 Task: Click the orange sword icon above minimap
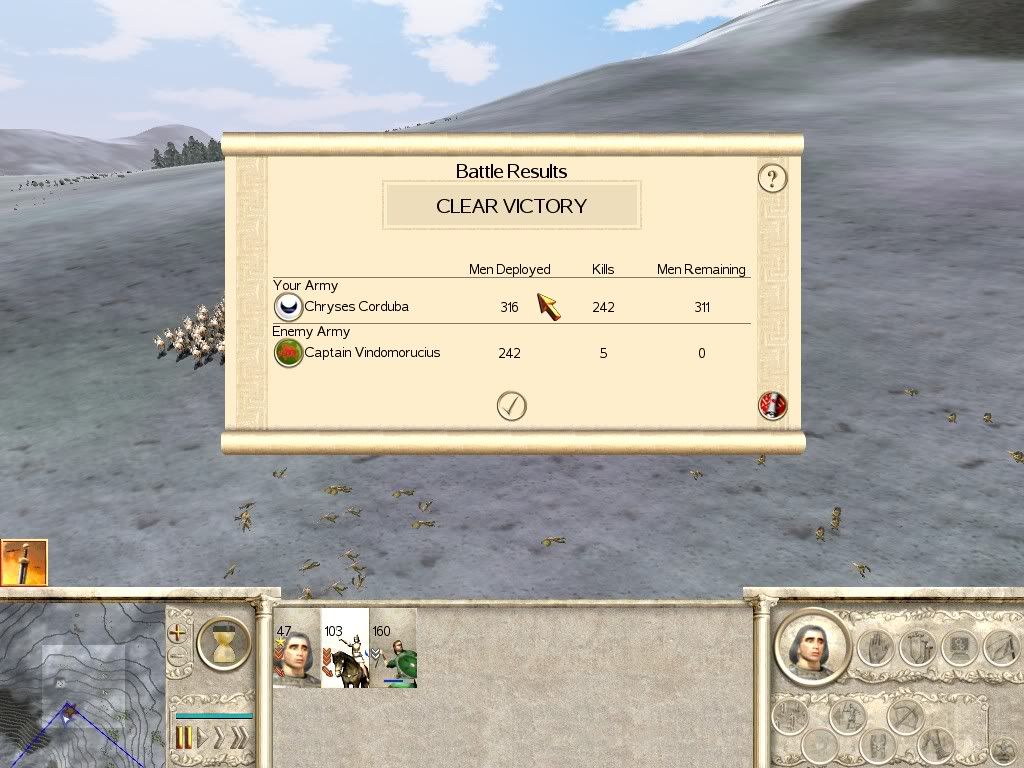tap(24, 563)
